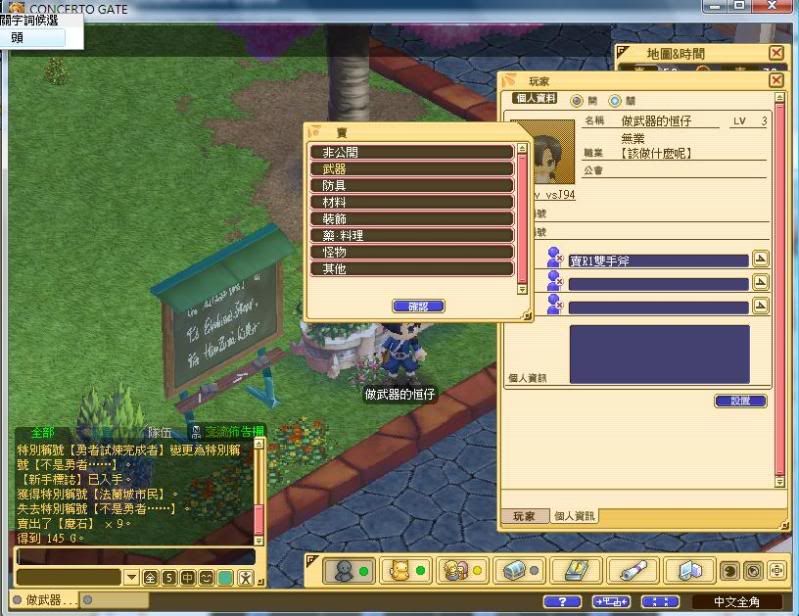Screen dimensions: 799x616
Task: Choose the 怪物 monster category
Action: coord(412,252)
